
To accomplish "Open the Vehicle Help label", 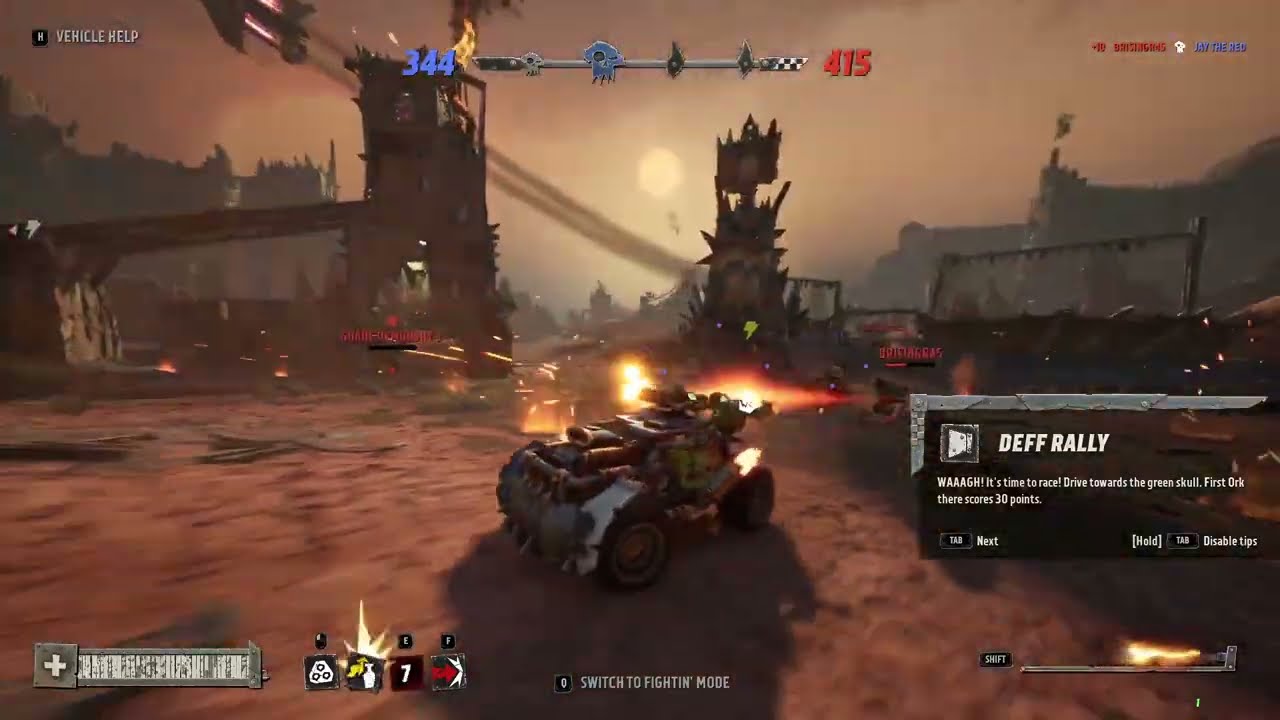I will (x=97, y=37).
